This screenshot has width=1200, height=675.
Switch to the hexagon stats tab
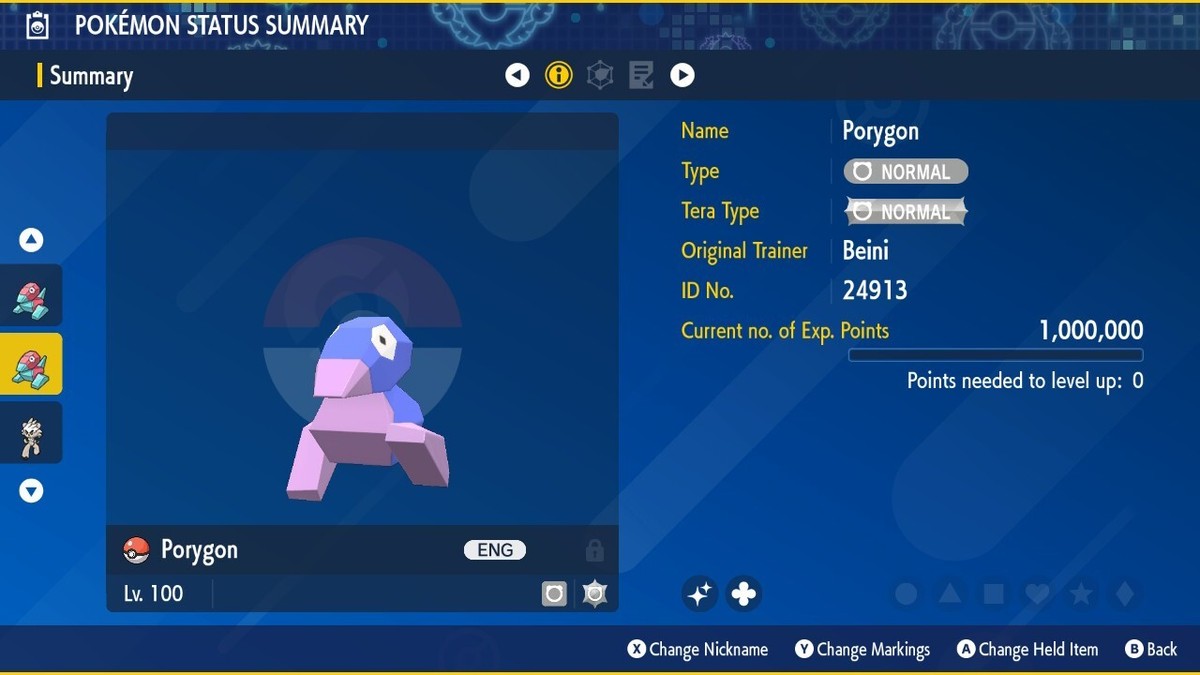pyautogui.click(x=600, y=75)
